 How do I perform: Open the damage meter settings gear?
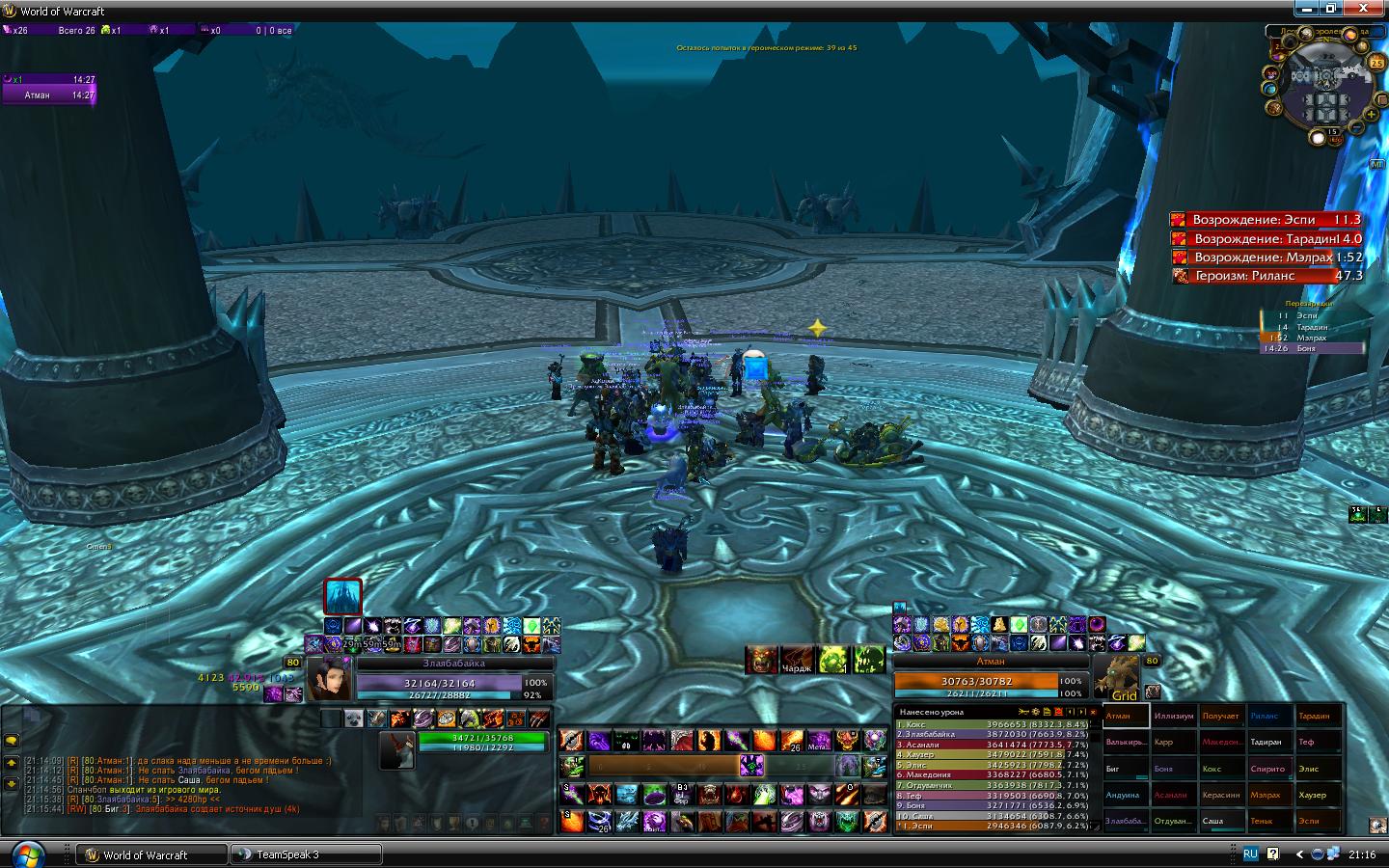[1035, 712]
